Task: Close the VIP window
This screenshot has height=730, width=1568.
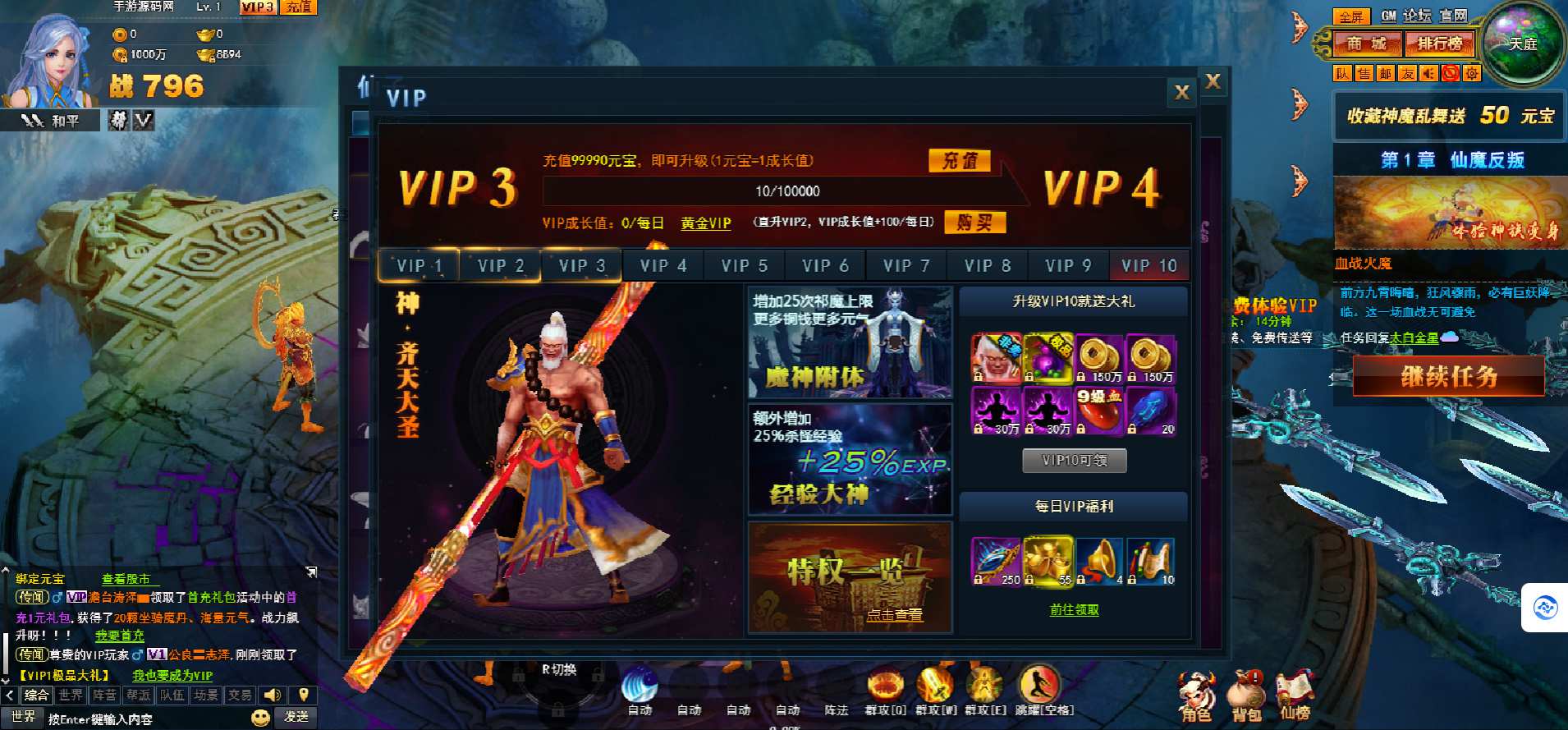Action: [x=1181, y=93]
